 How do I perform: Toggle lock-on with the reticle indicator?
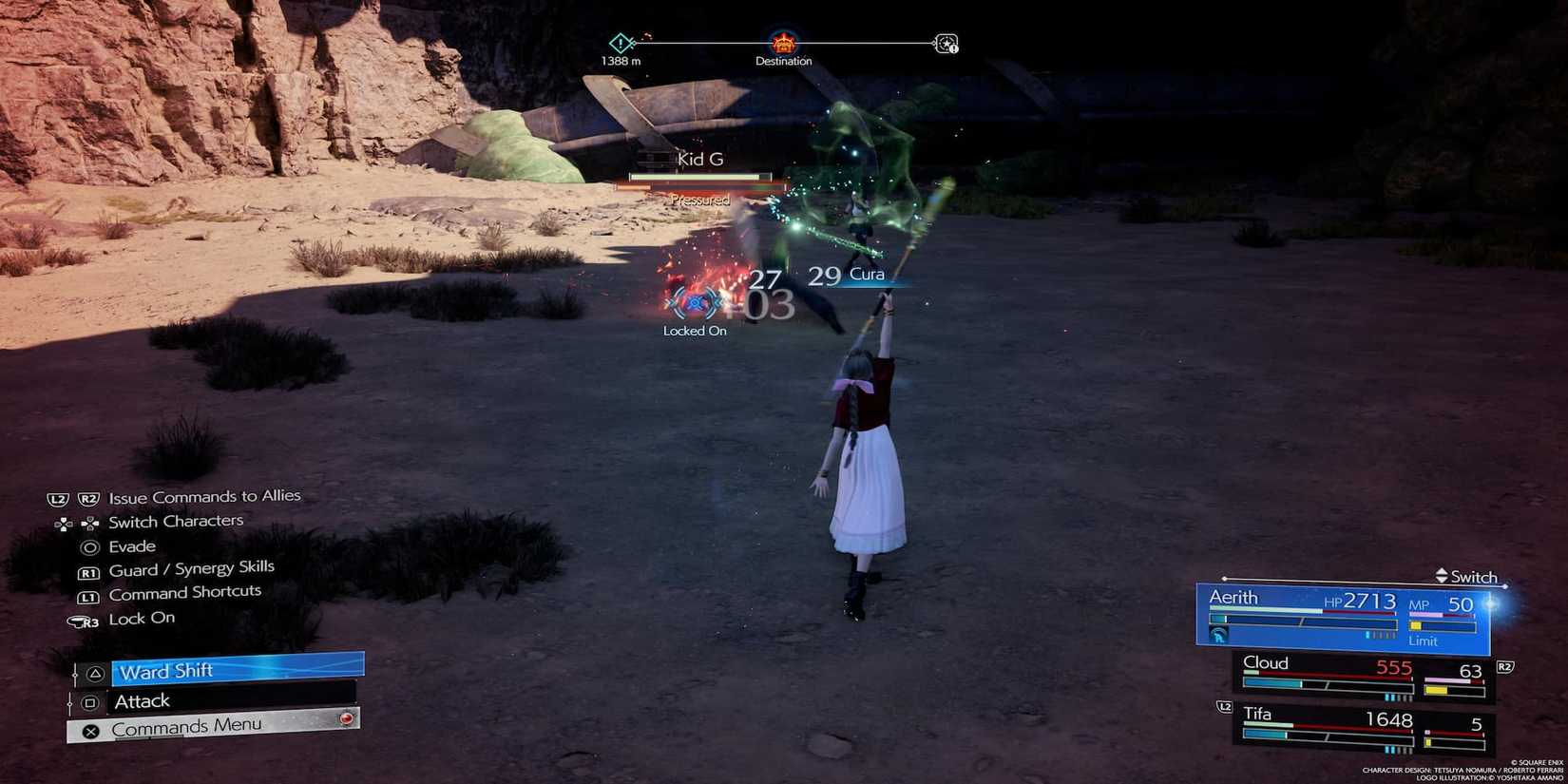point(695,304)
